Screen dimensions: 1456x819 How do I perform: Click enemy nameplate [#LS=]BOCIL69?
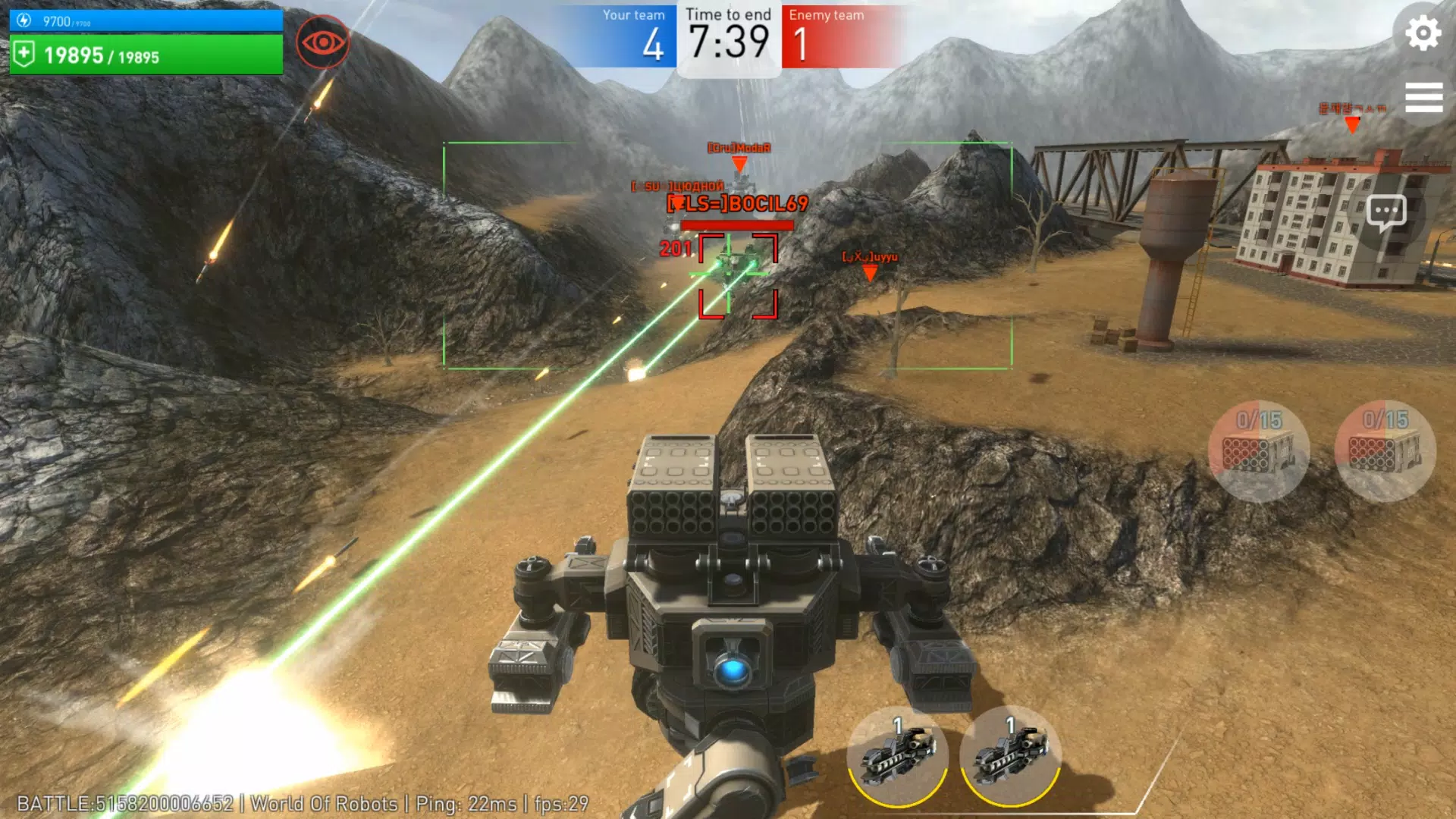coord(738,202)
